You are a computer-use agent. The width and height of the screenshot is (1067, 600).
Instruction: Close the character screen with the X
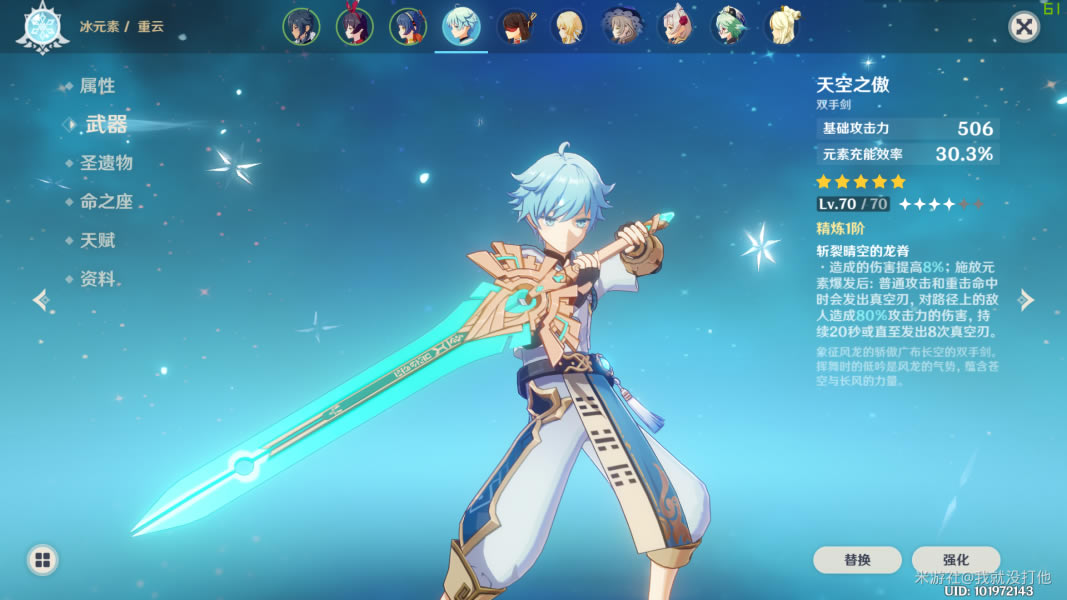click(x=1023, y=27)
